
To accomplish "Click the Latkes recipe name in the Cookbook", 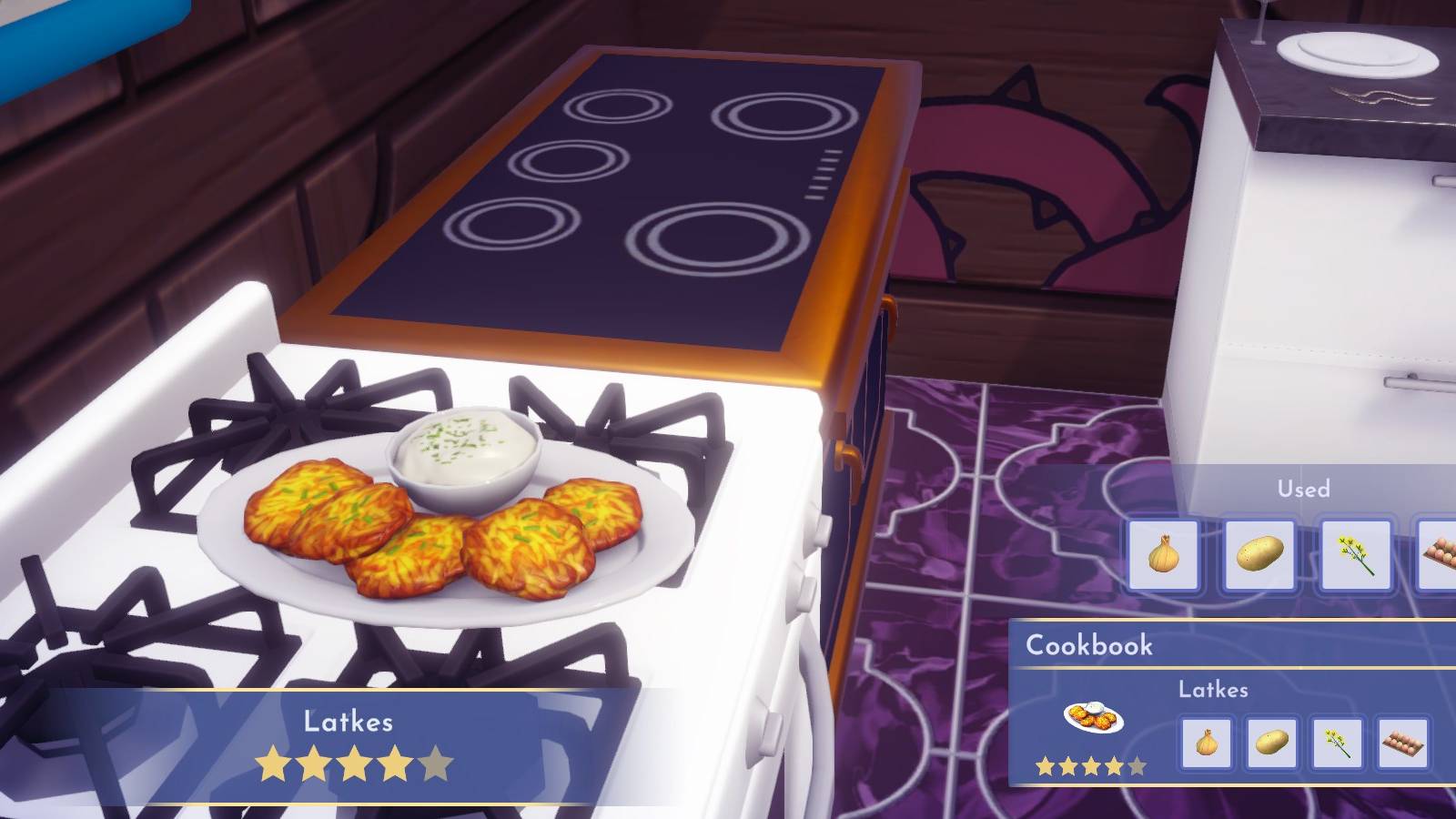I will tap(1213, 690).
